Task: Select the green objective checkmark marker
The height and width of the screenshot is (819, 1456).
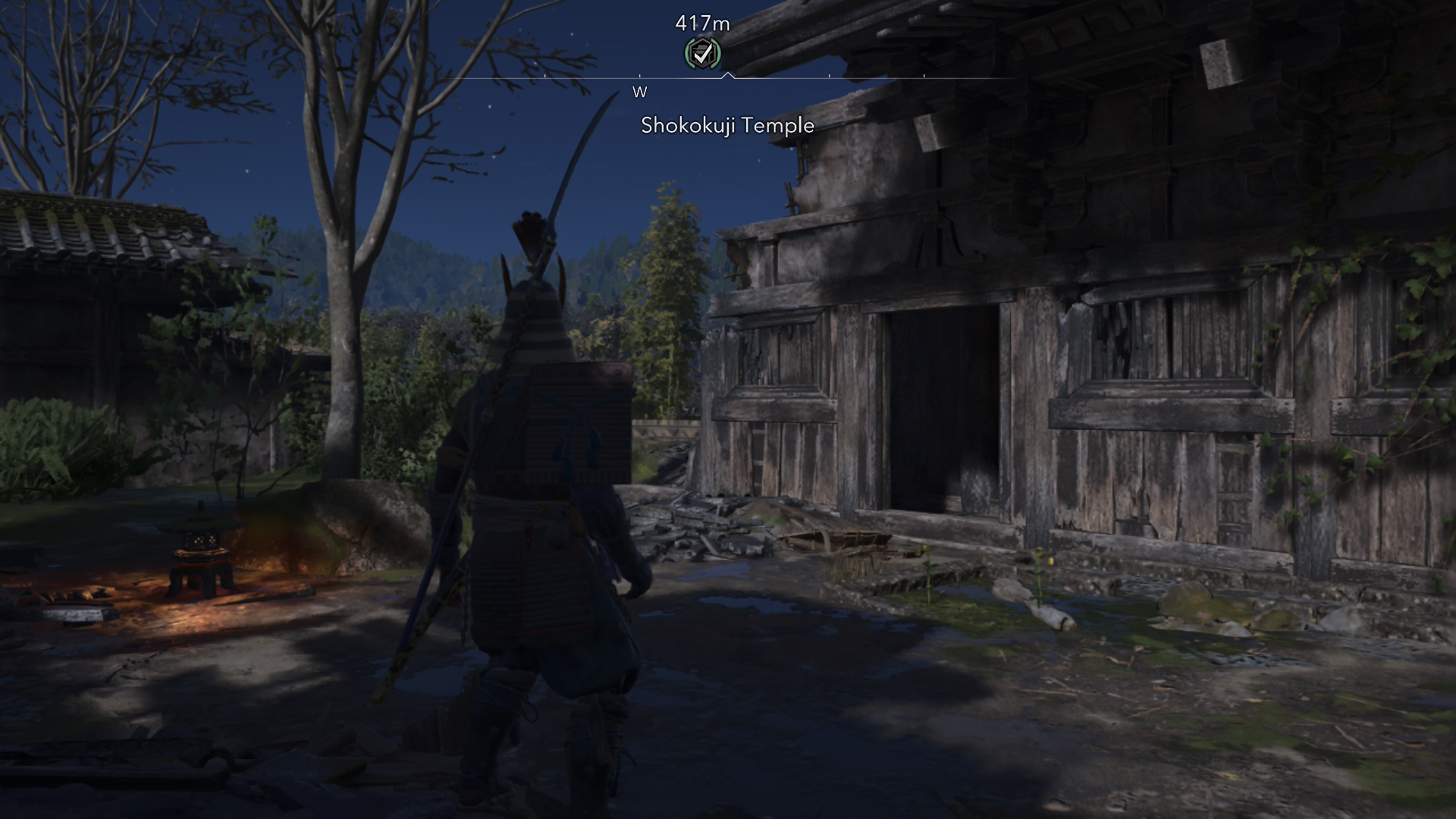Action: (x=701, y=55)
